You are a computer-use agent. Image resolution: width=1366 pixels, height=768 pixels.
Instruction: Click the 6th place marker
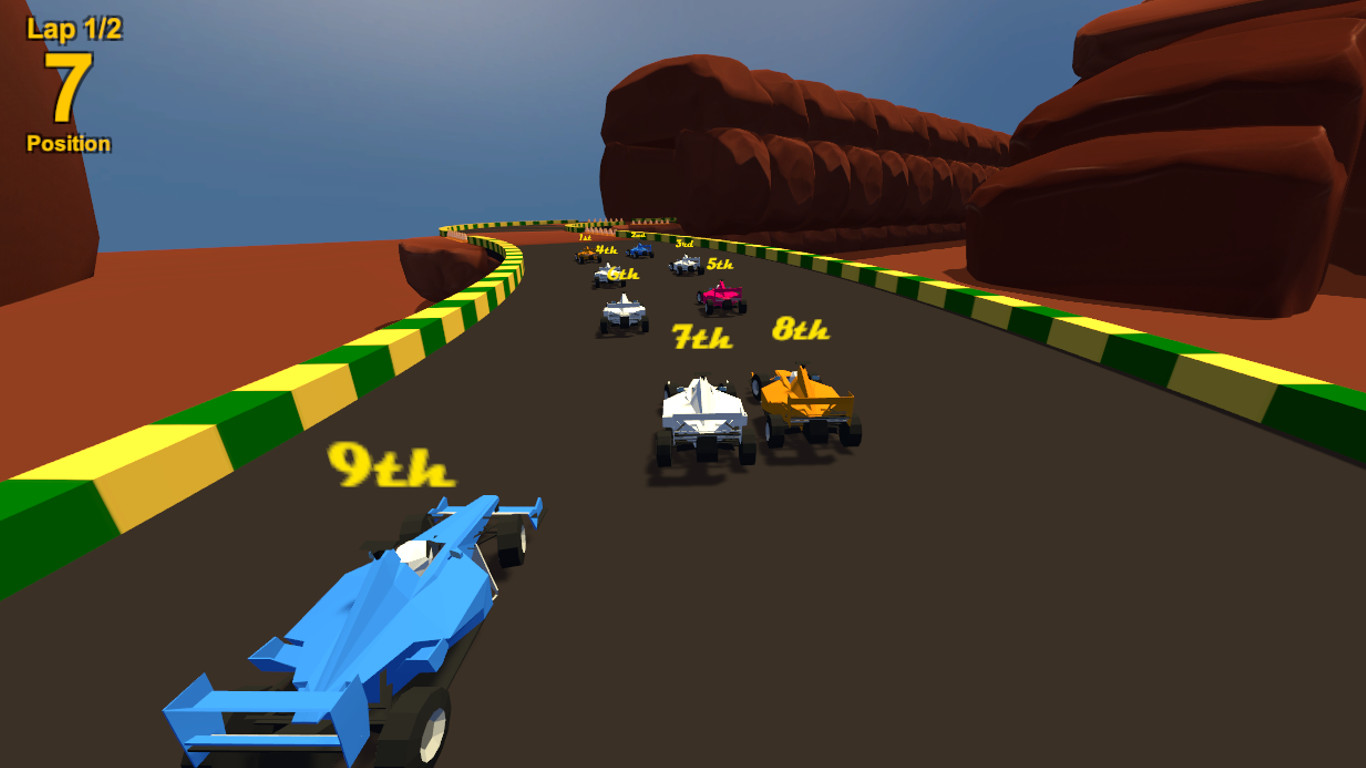(624, 272)
